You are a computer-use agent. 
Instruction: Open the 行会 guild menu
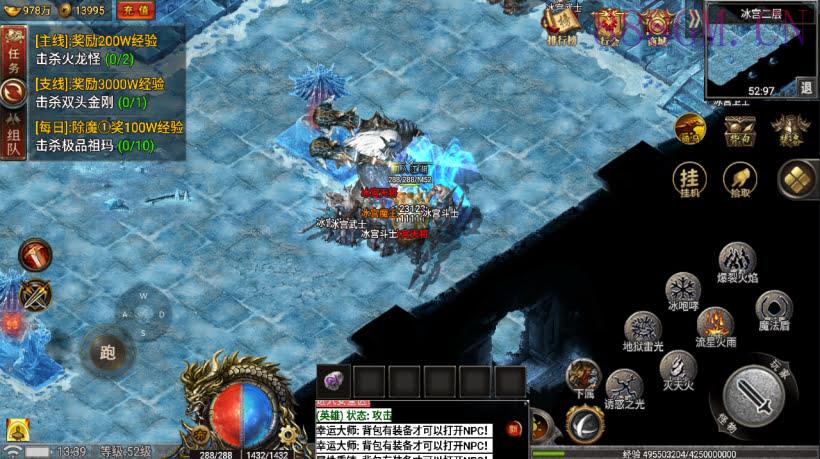tap(609, 25)
